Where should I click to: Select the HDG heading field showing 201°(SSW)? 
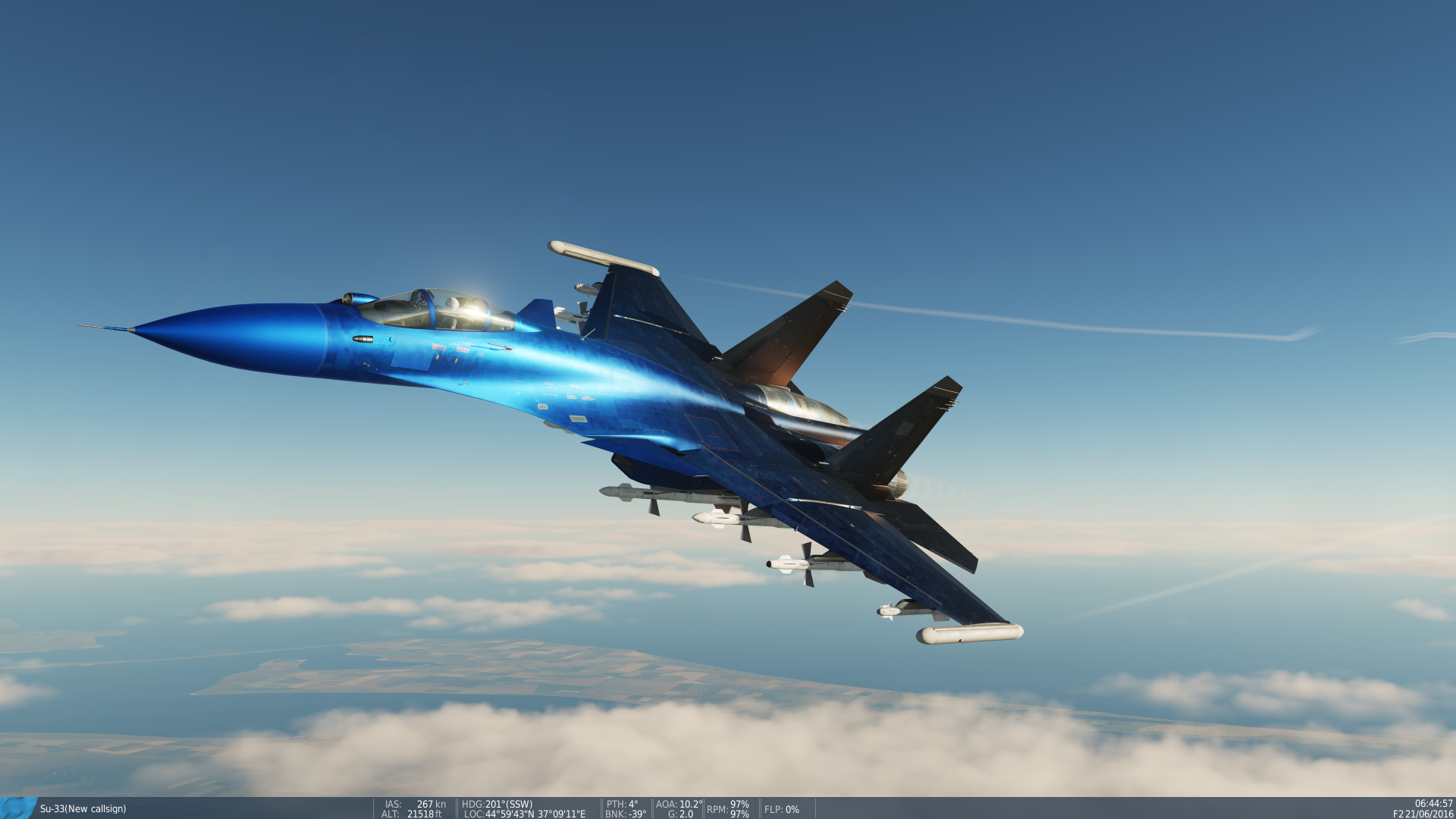pos(497,805)
